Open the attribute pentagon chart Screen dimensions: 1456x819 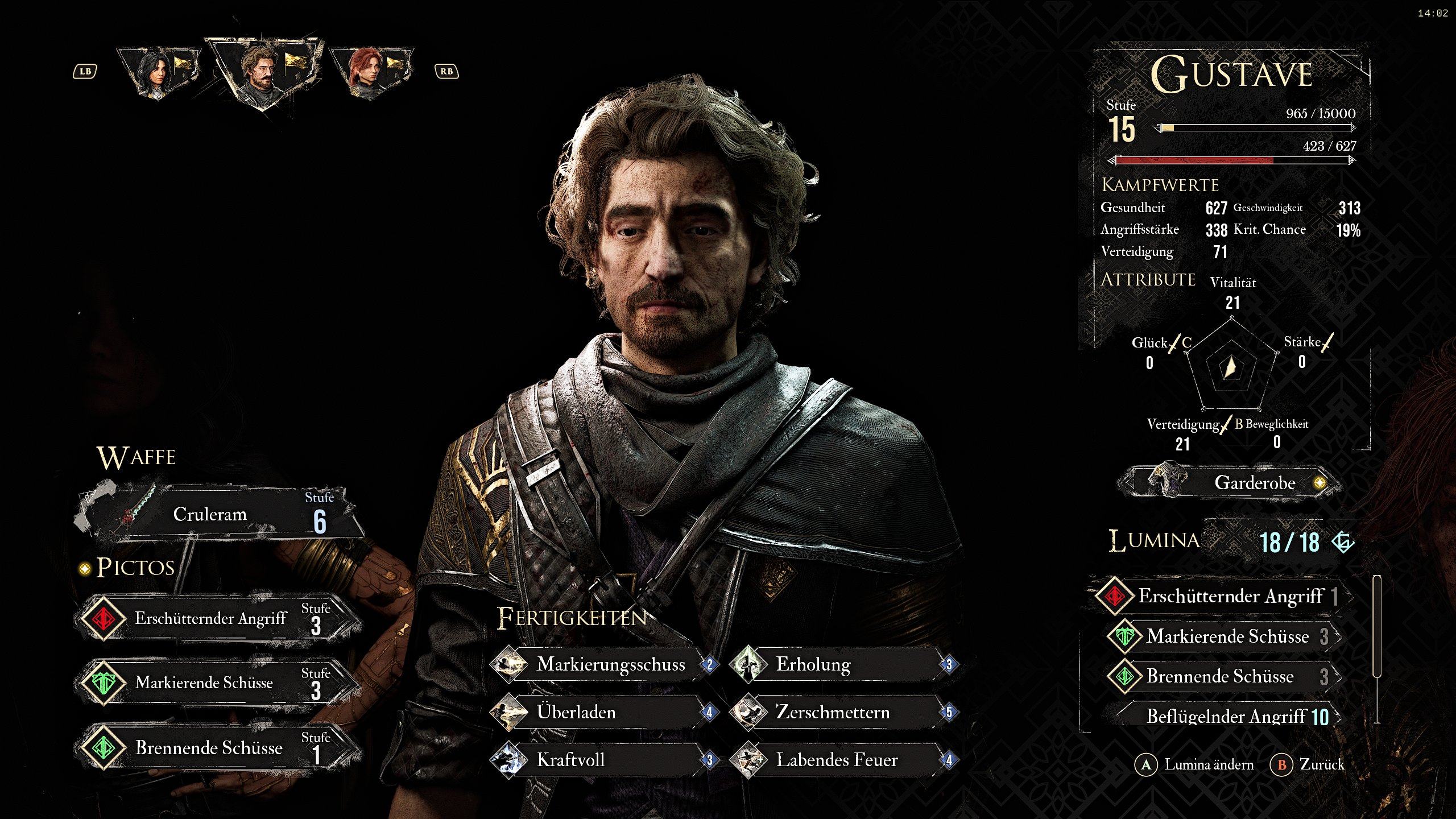pyautogui.click(x=1231, y=367)
